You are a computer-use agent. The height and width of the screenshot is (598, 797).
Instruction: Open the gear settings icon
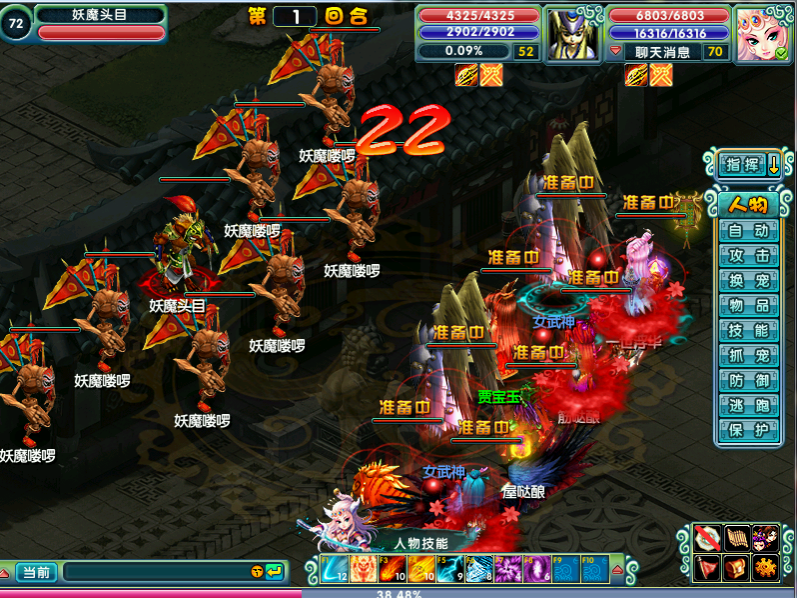[766, 567]
